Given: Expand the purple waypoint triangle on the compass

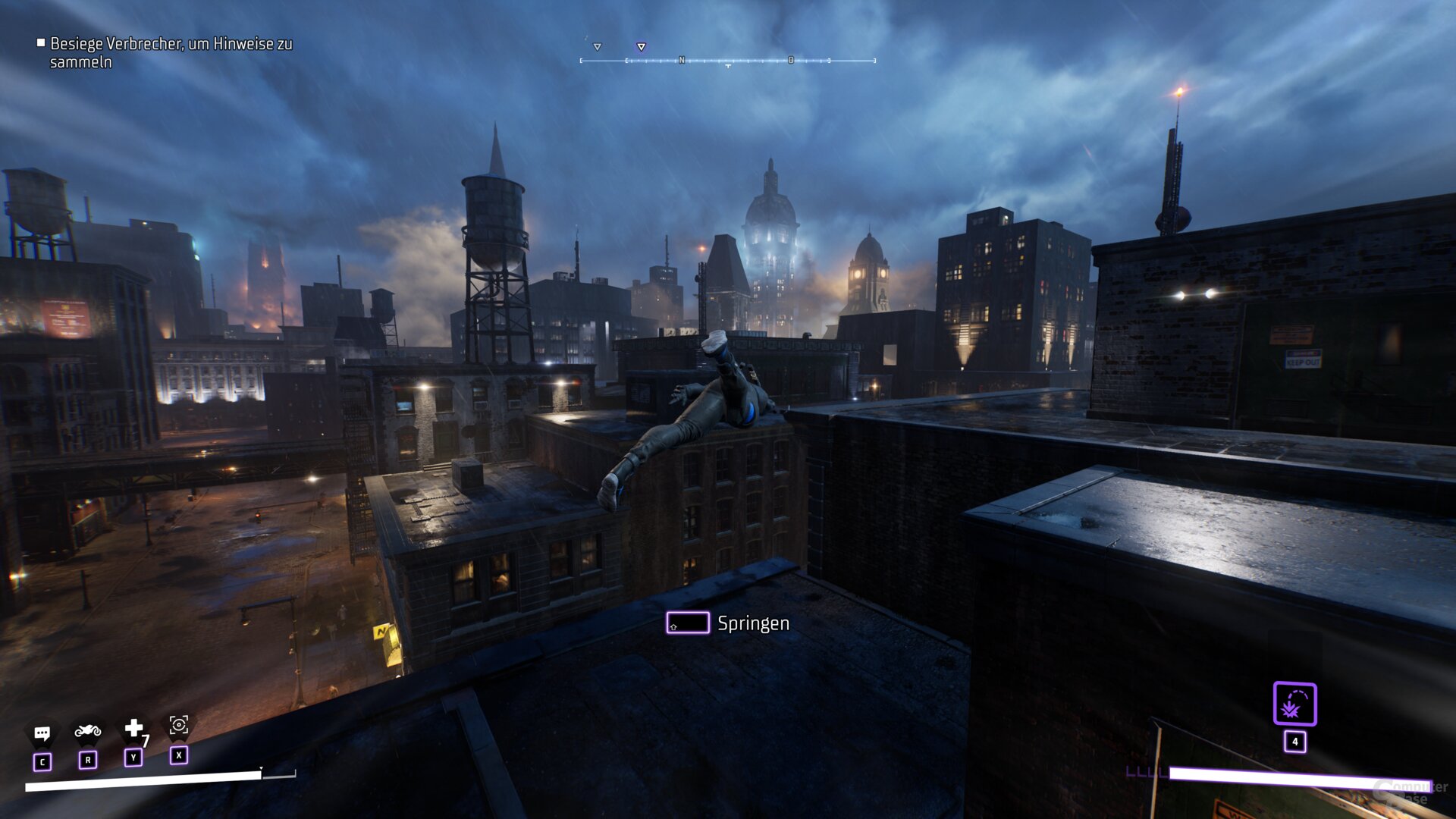Looking at the screenshot, I should pos(641,46).
